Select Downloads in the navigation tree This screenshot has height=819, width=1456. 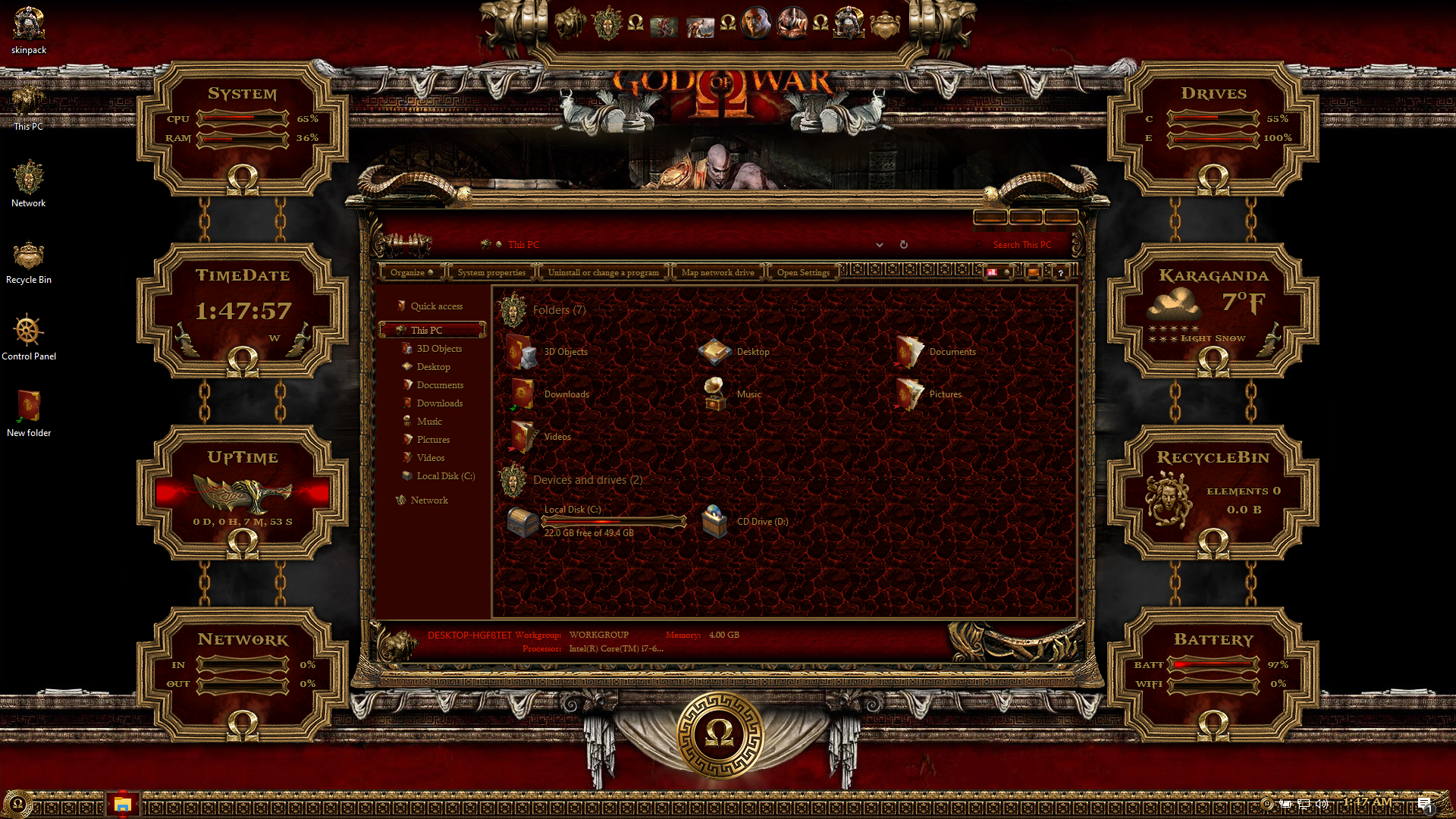coord(439,403)
